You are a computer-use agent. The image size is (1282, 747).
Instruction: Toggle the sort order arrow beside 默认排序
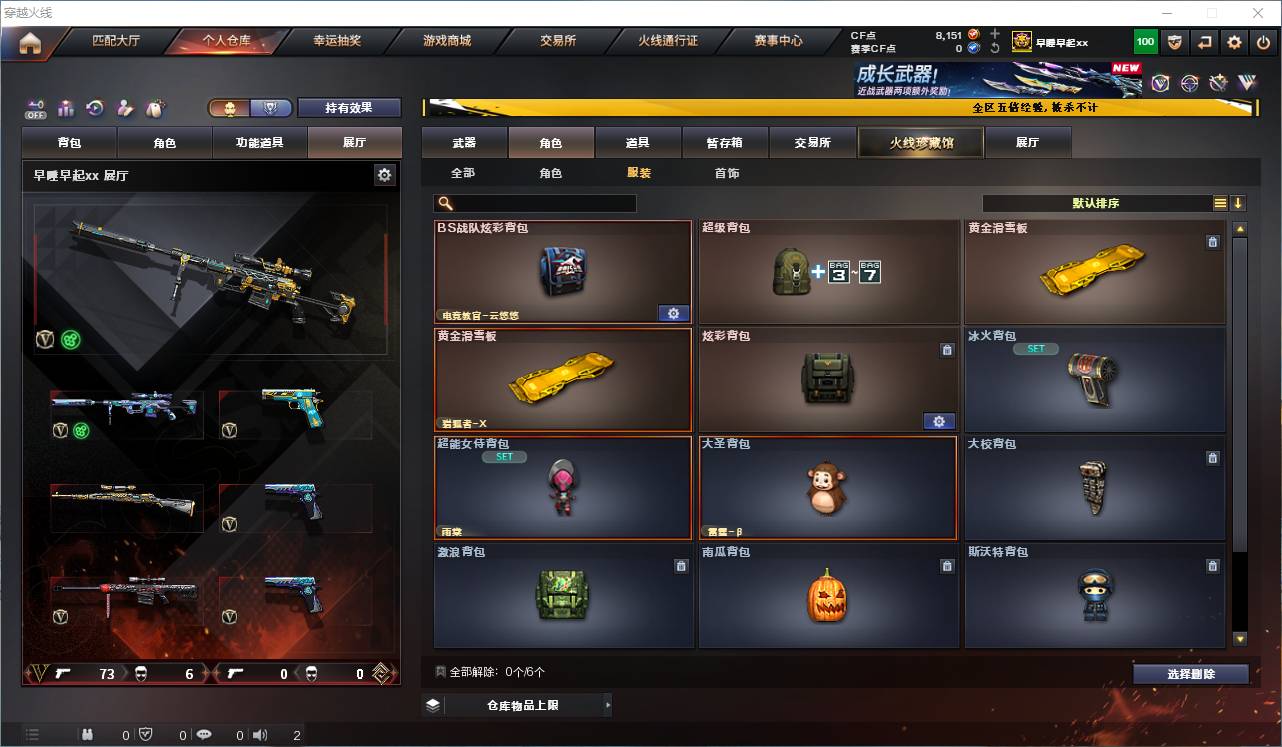[1240, 203]
